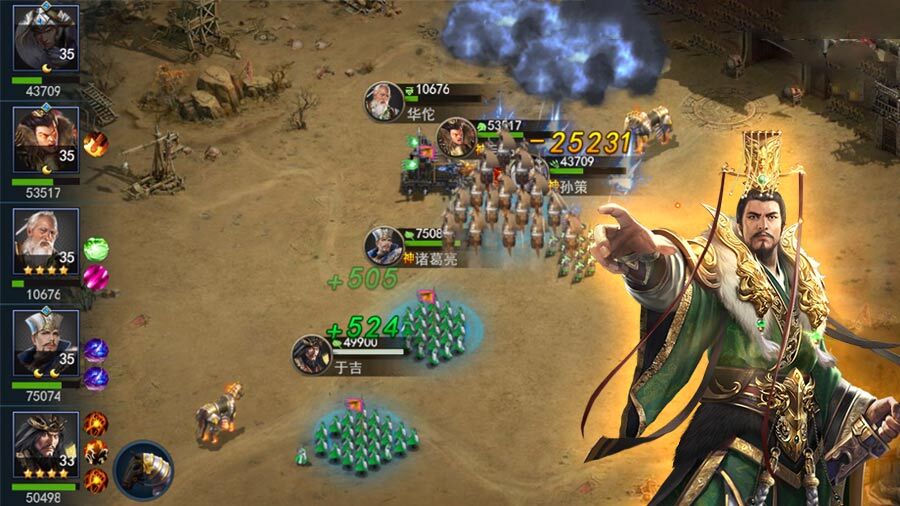Screen dimensions: 900x506
Task: Select the top hero portrait with 43709 troops
Action: click(x=45, y=37)
